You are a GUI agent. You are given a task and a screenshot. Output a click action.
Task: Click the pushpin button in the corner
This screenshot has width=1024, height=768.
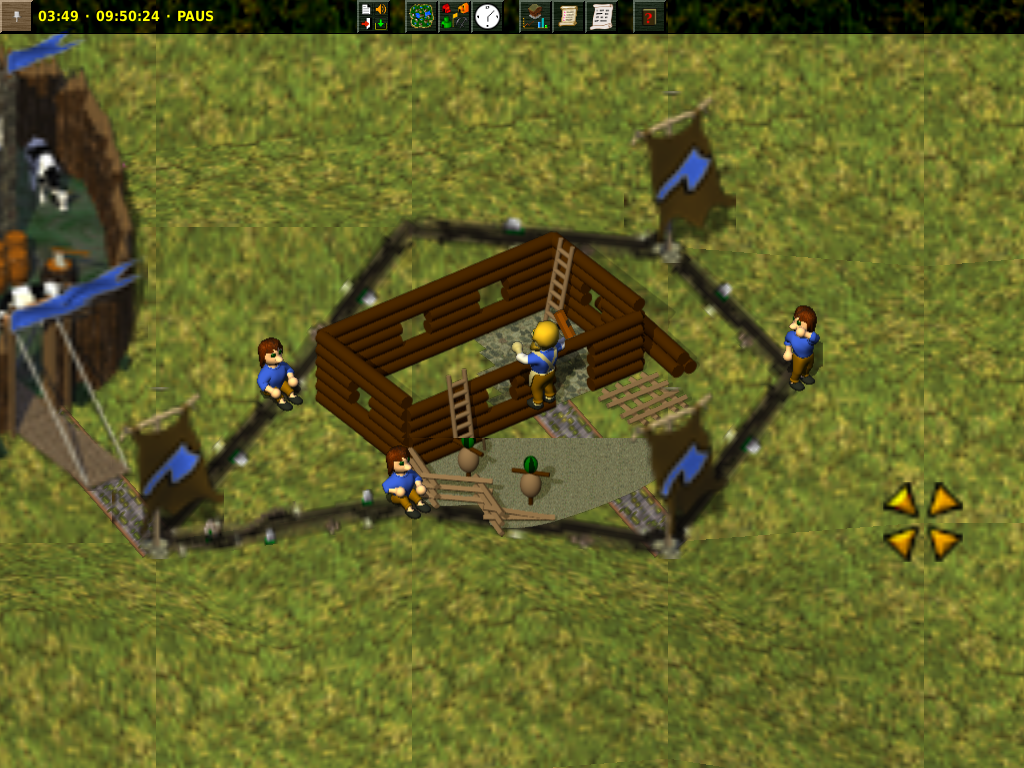pos(15,15)
